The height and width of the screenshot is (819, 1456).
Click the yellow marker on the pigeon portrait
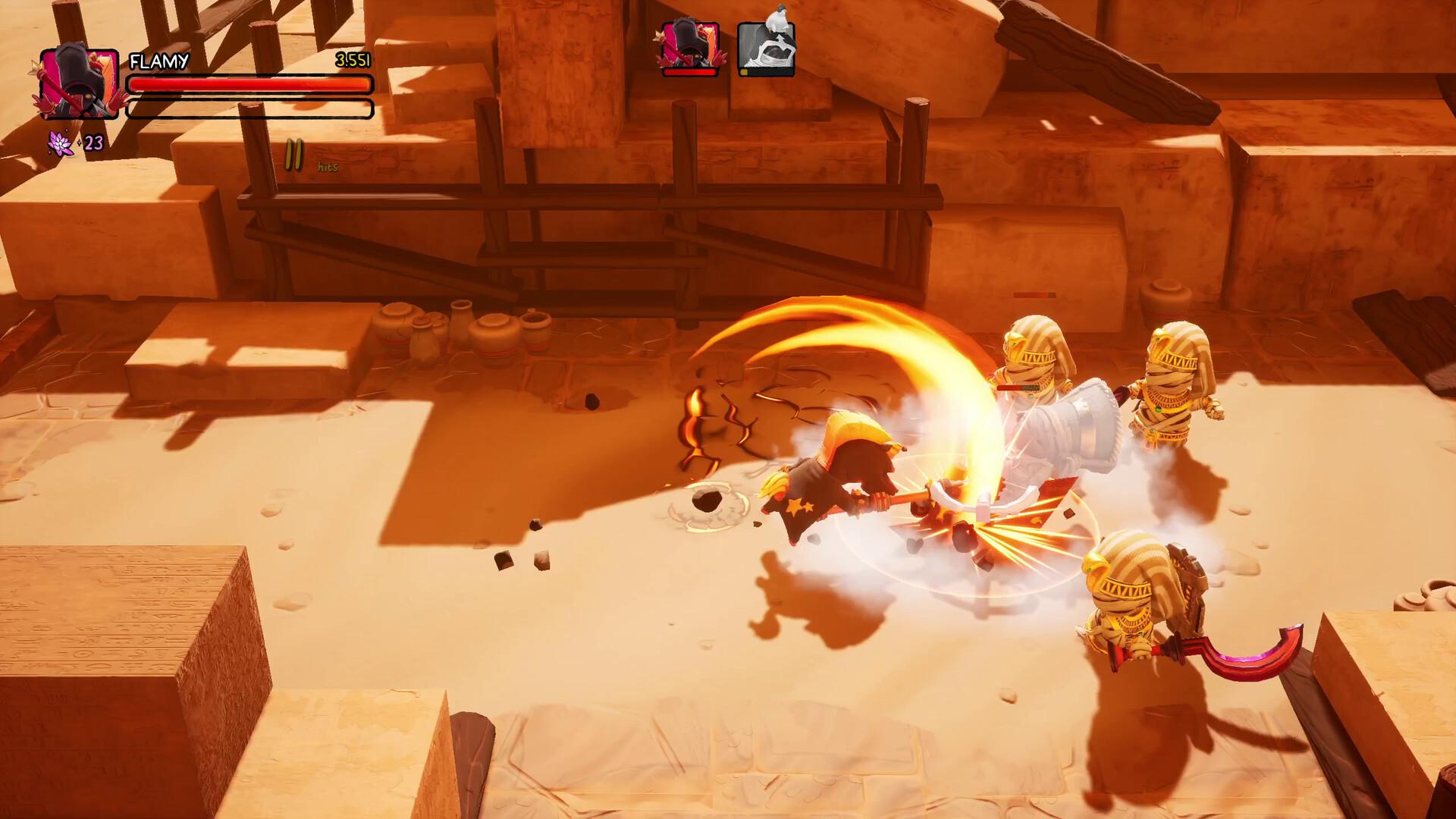[745, 73]
